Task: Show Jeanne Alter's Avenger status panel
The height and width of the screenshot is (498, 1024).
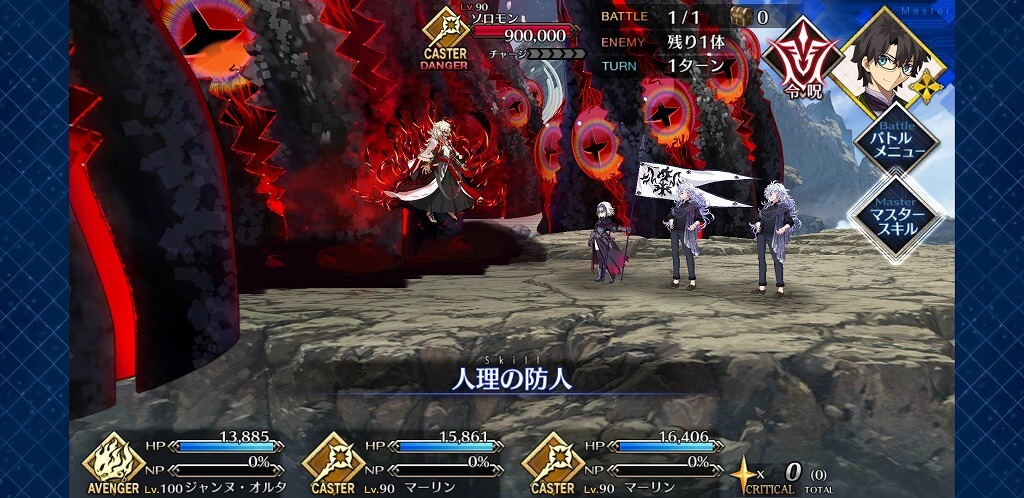Action: click(x=114, y=460)
